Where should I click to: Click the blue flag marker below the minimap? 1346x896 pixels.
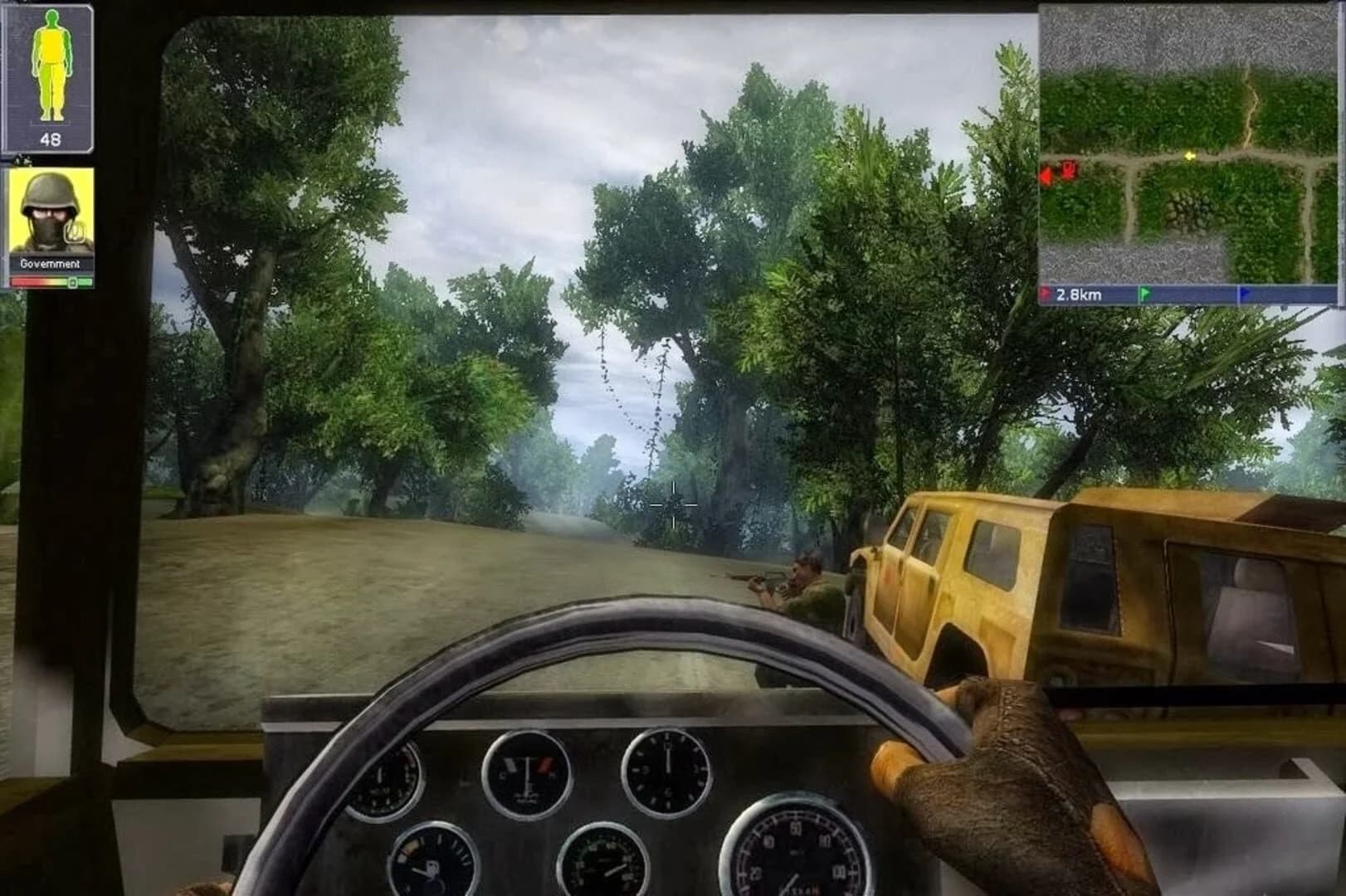click(x=1242, y=290)
